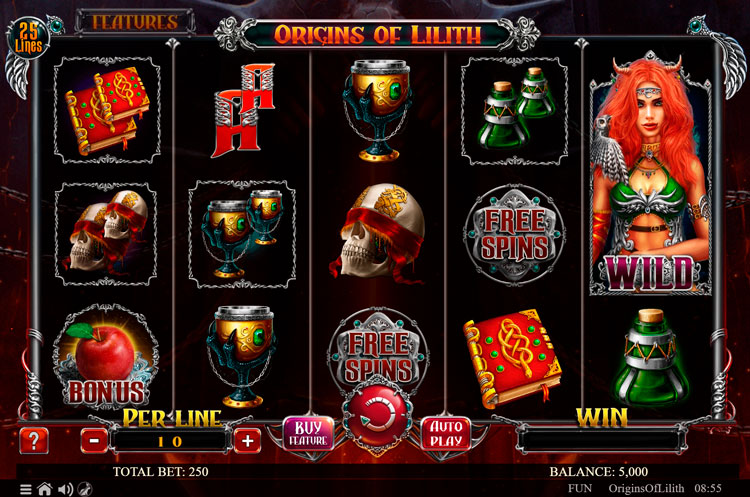Toggle the sound speaker icon
This screenshot has height=497, width=750.
point(65,489)
